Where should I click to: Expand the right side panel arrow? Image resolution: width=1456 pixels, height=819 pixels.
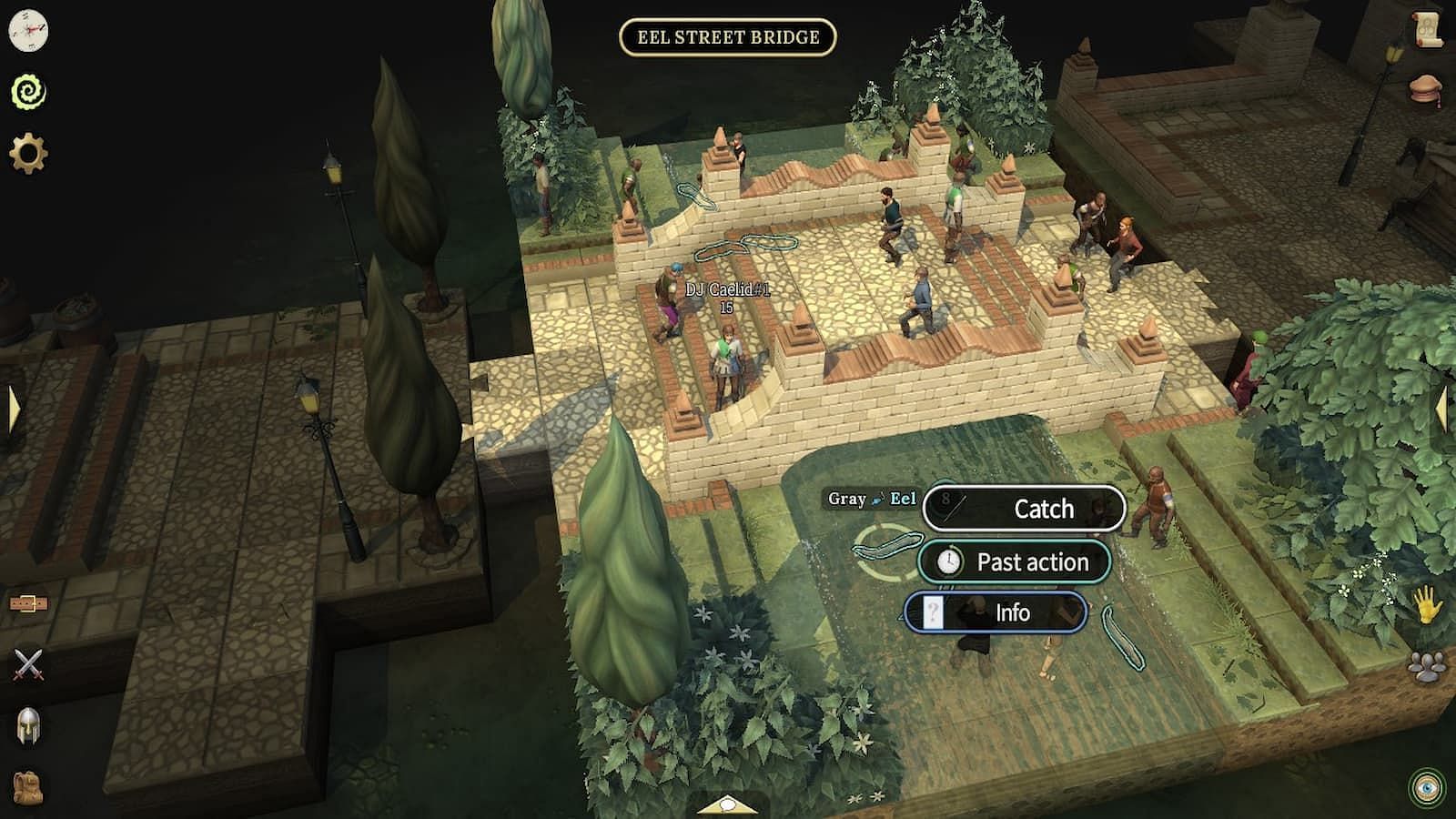pos(1443,409)
